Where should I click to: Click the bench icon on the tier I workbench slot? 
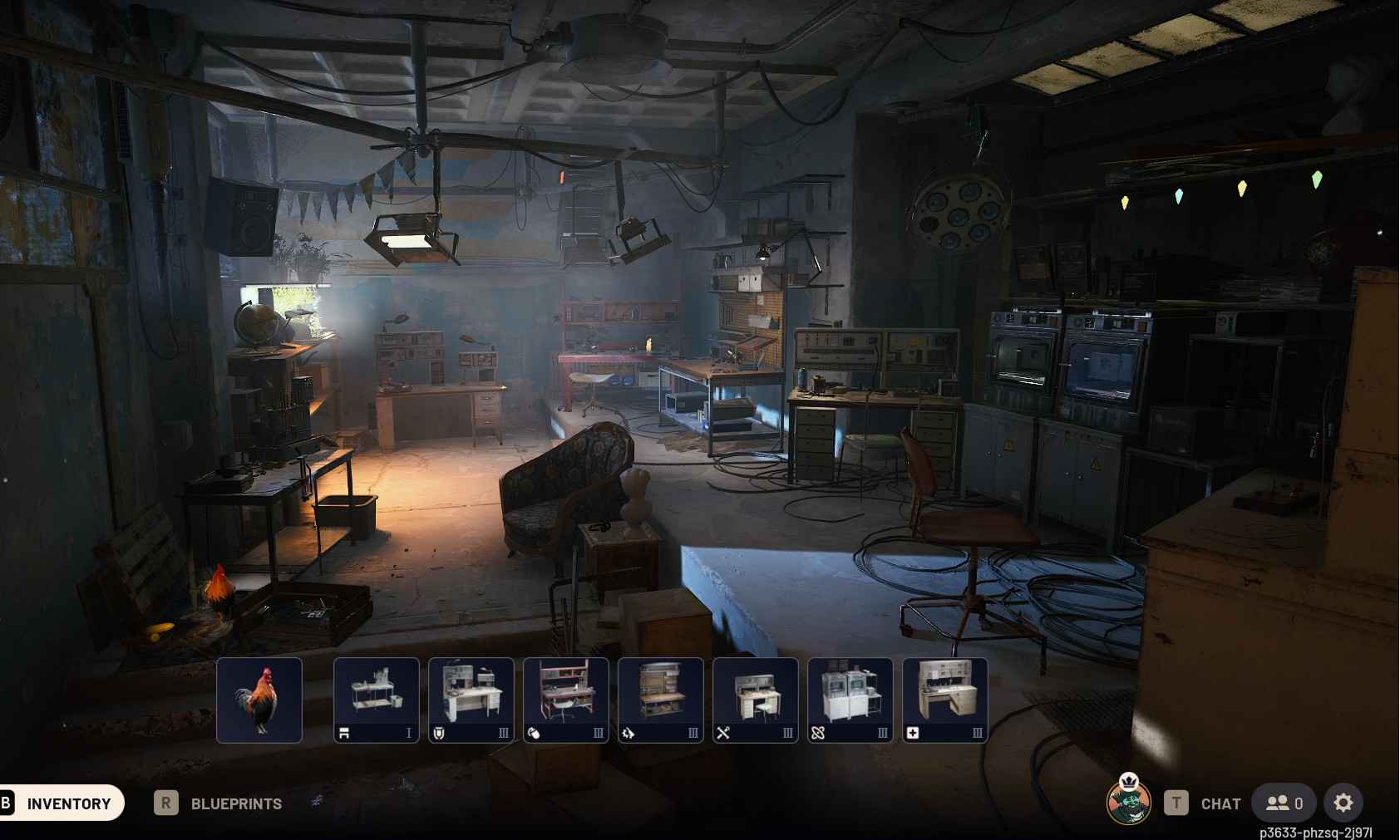[x=343, y=733]
